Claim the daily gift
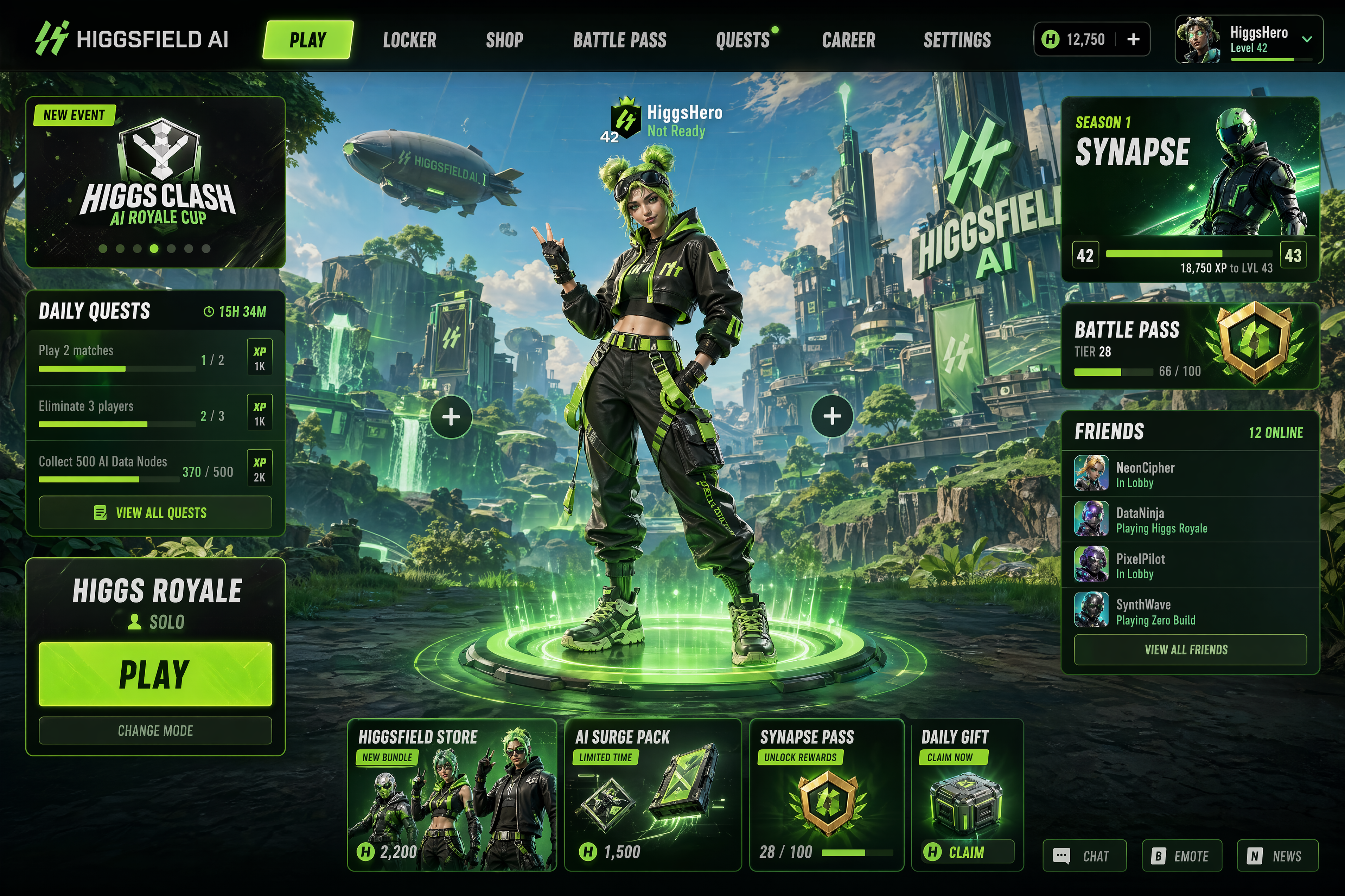1345x896 pixels. pos(966,852)
